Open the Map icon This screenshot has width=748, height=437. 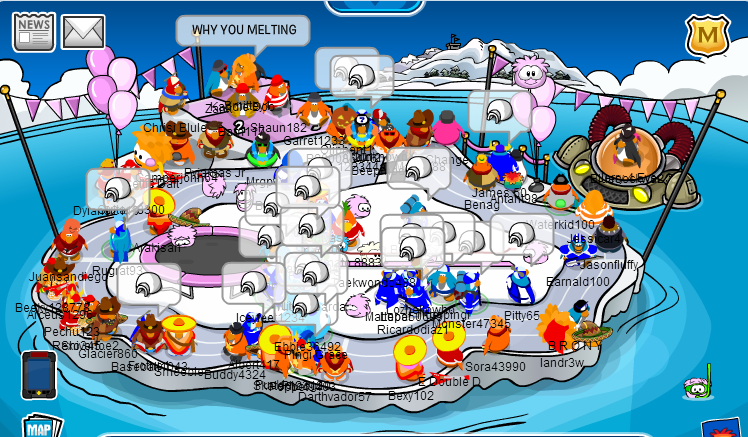(x=39, y=427)
